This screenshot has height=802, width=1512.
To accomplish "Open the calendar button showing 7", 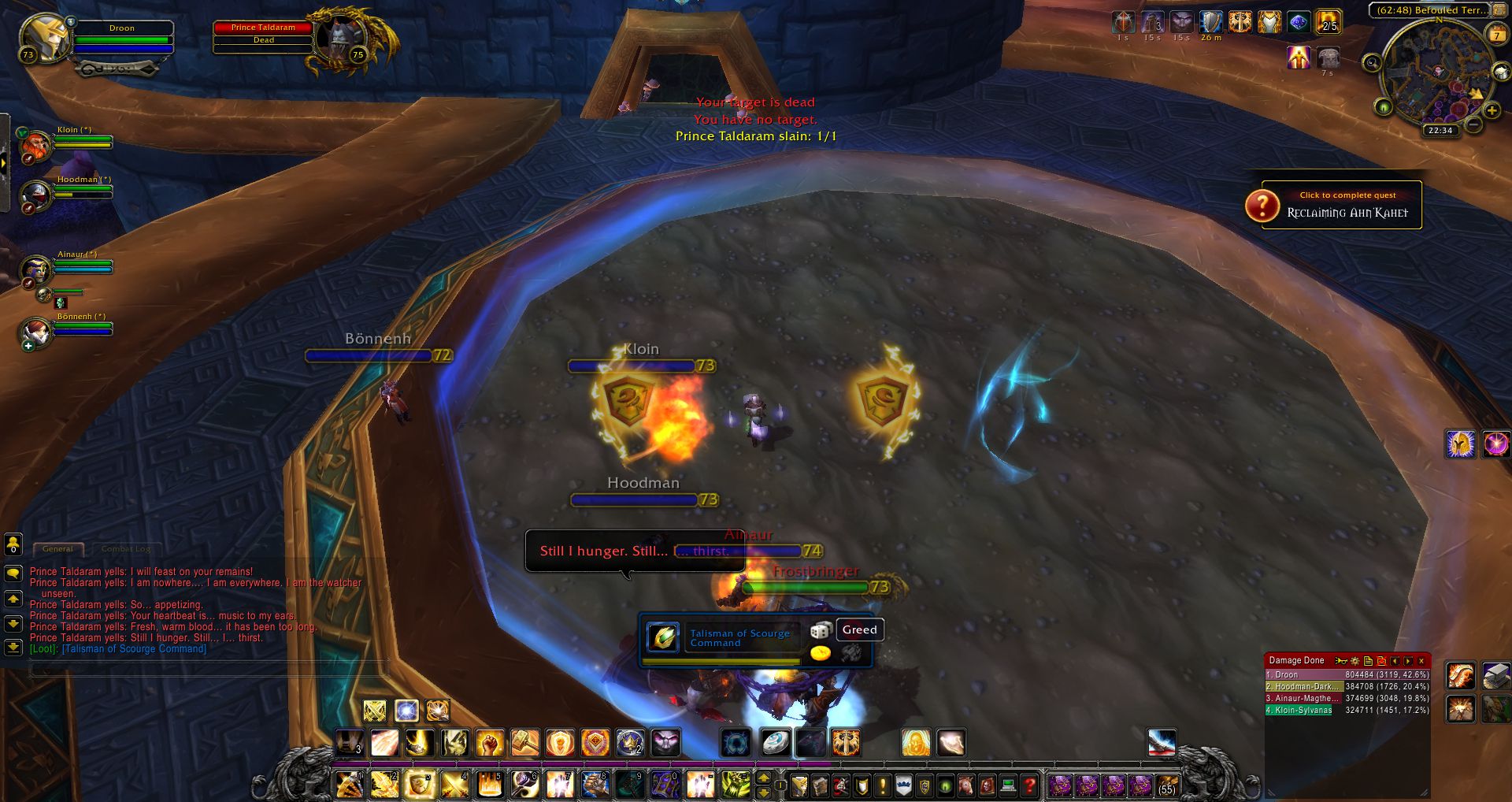I will [x=1495, y=35].
